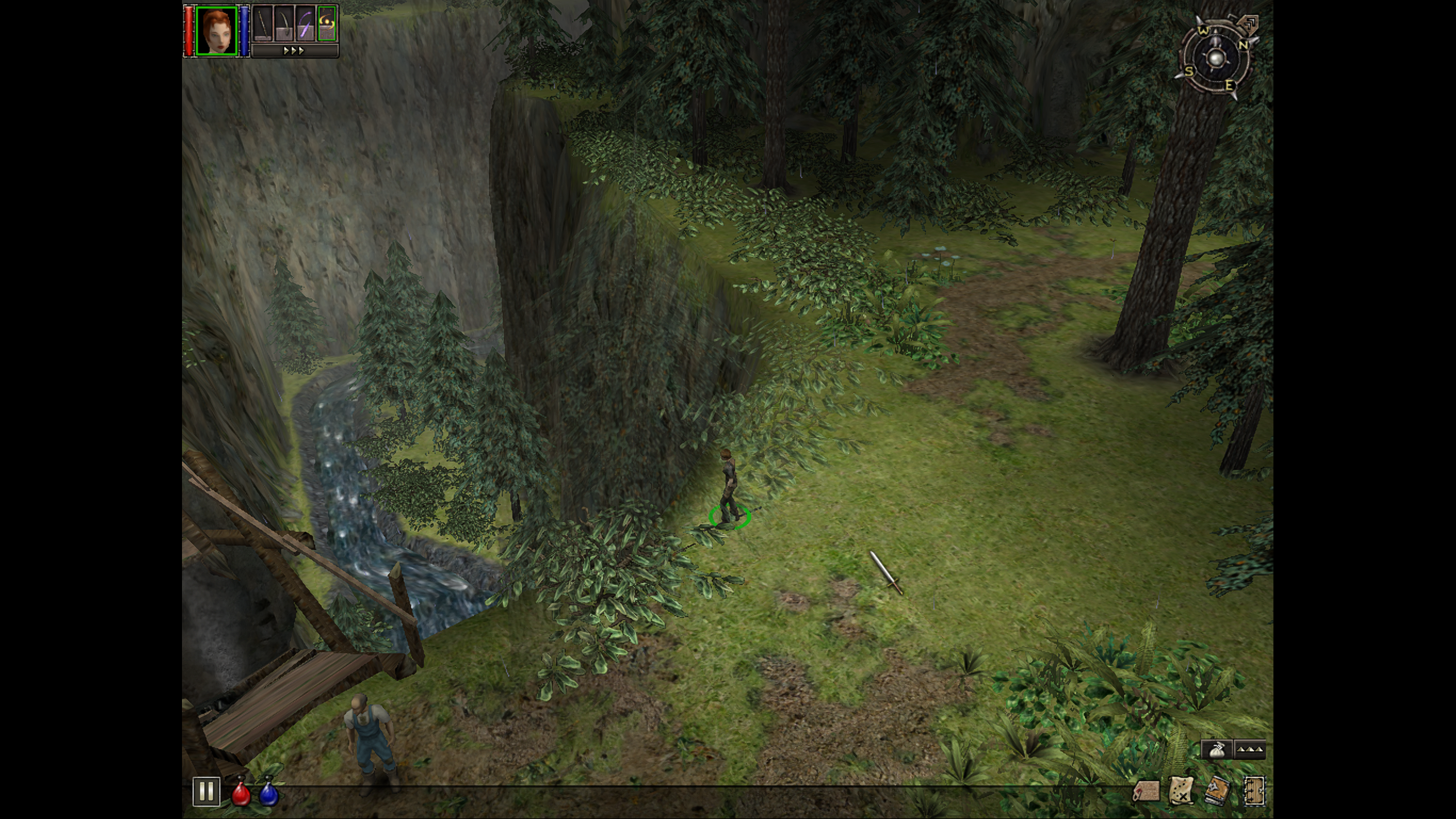Viewport: 1456px width, 819px height.
Task: Select the golden swirl spell slot
Action: (x=327, y=24)
